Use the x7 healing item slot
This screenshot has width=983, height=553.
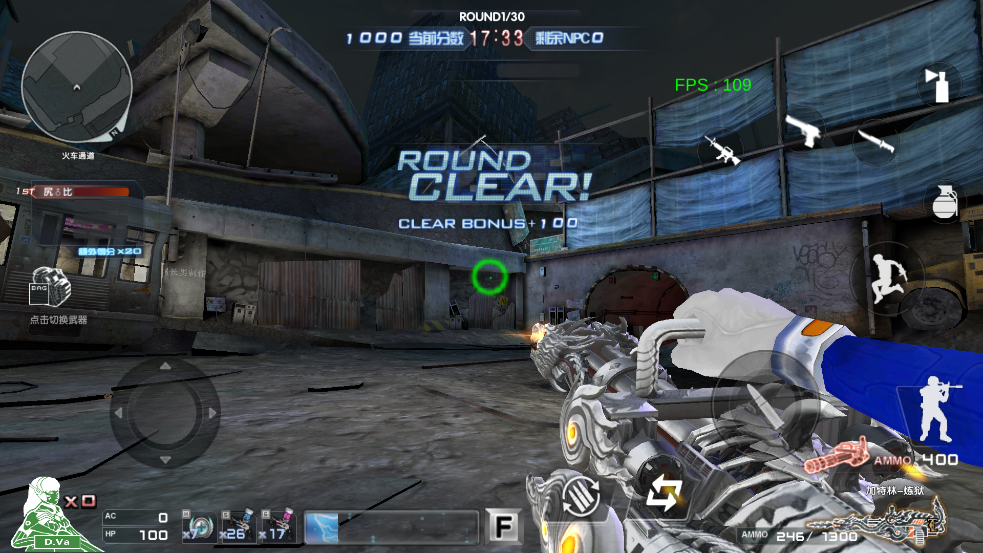[200, 526]
